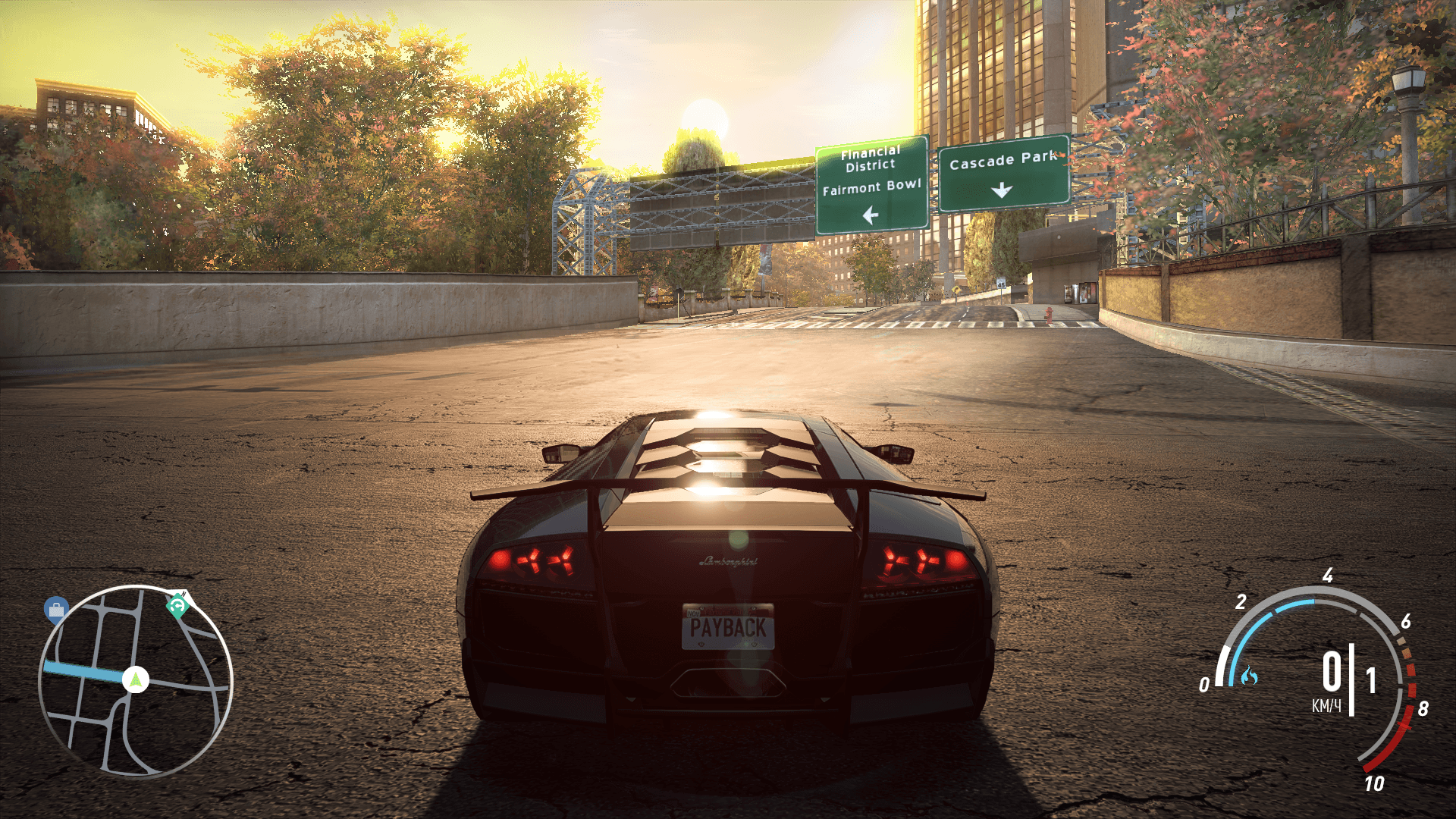Open the circular street minimap
Screen dimensions: 1456x819
click(136, 681)
